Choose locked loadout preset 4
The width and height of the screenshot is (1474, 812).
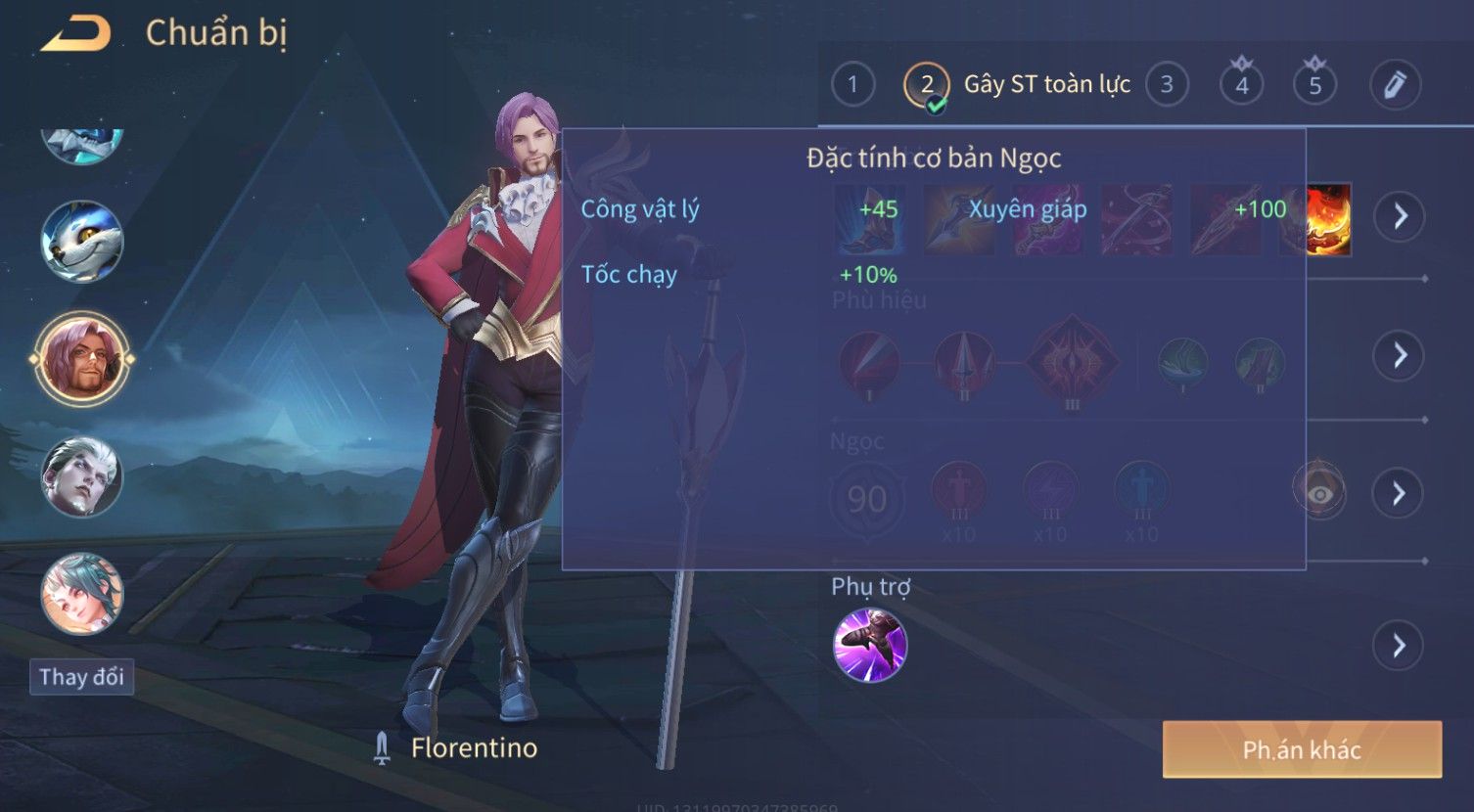click(x=1241, y=85)
